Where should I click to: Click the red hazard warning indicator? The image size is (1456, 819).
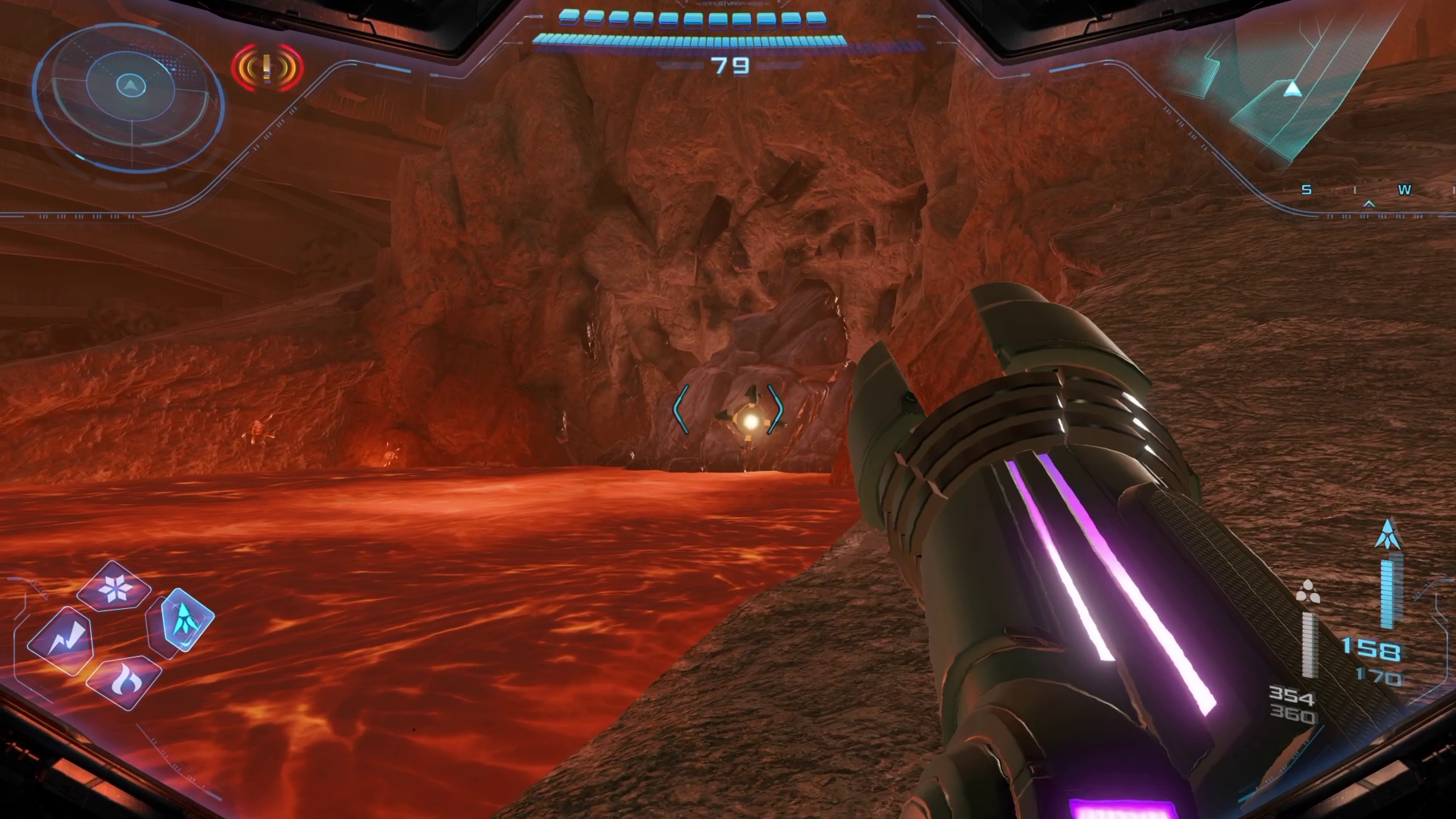click(x=267, y=68)
